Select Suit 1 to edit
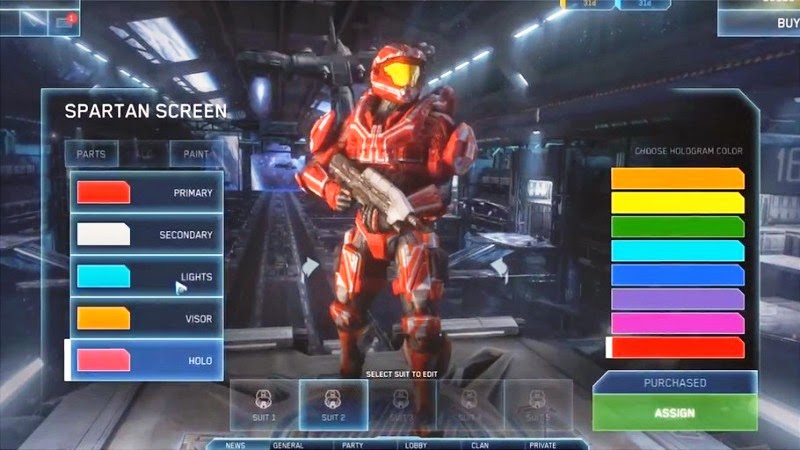The height and width of the screenshot is (450, 800). [264, 405]
